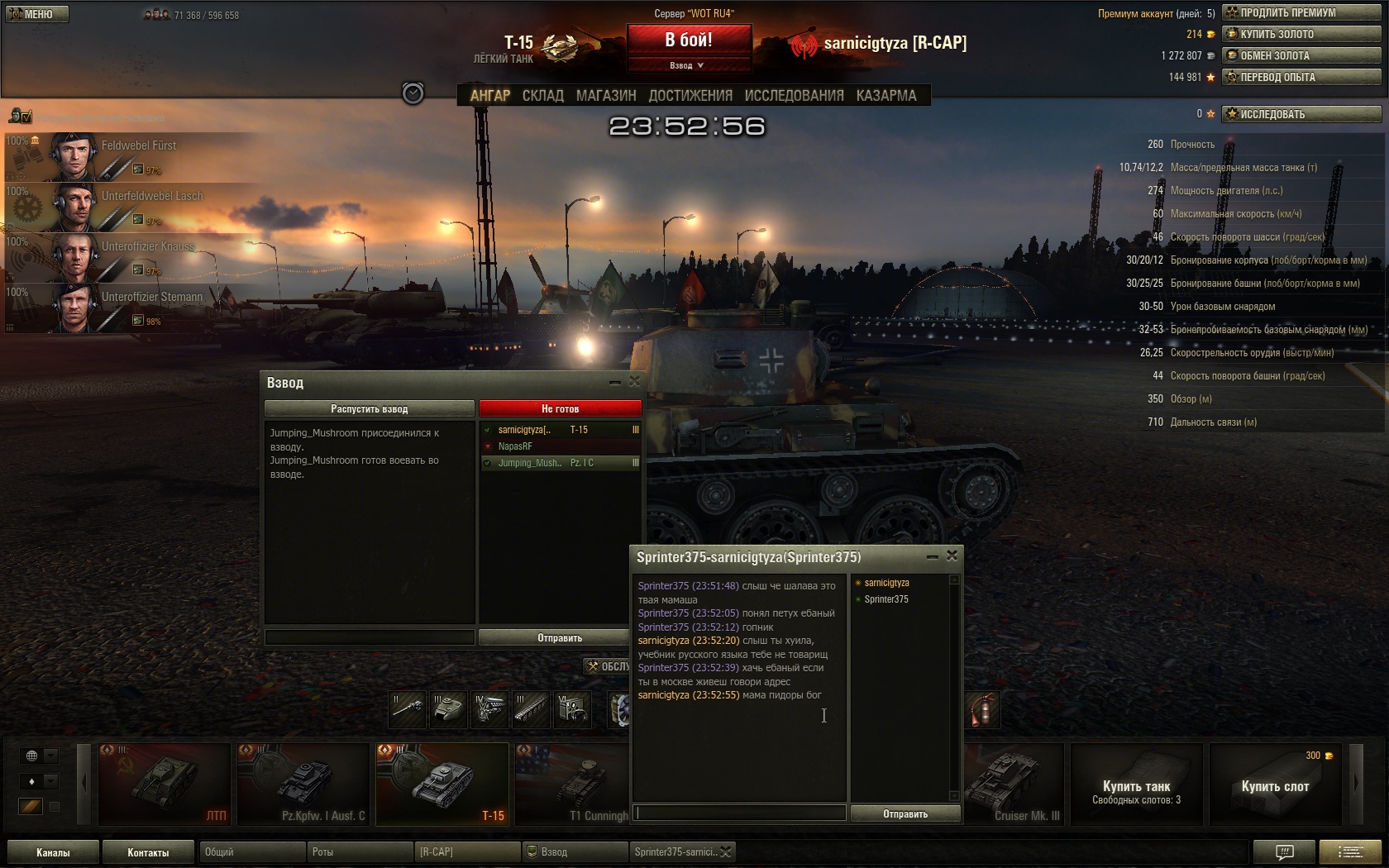Image resolution: width=1389 pixels, height=868 pixels.
Task: Choose КУПИТЬ ЗОЛОТО button
Action: coord(1302,34)
